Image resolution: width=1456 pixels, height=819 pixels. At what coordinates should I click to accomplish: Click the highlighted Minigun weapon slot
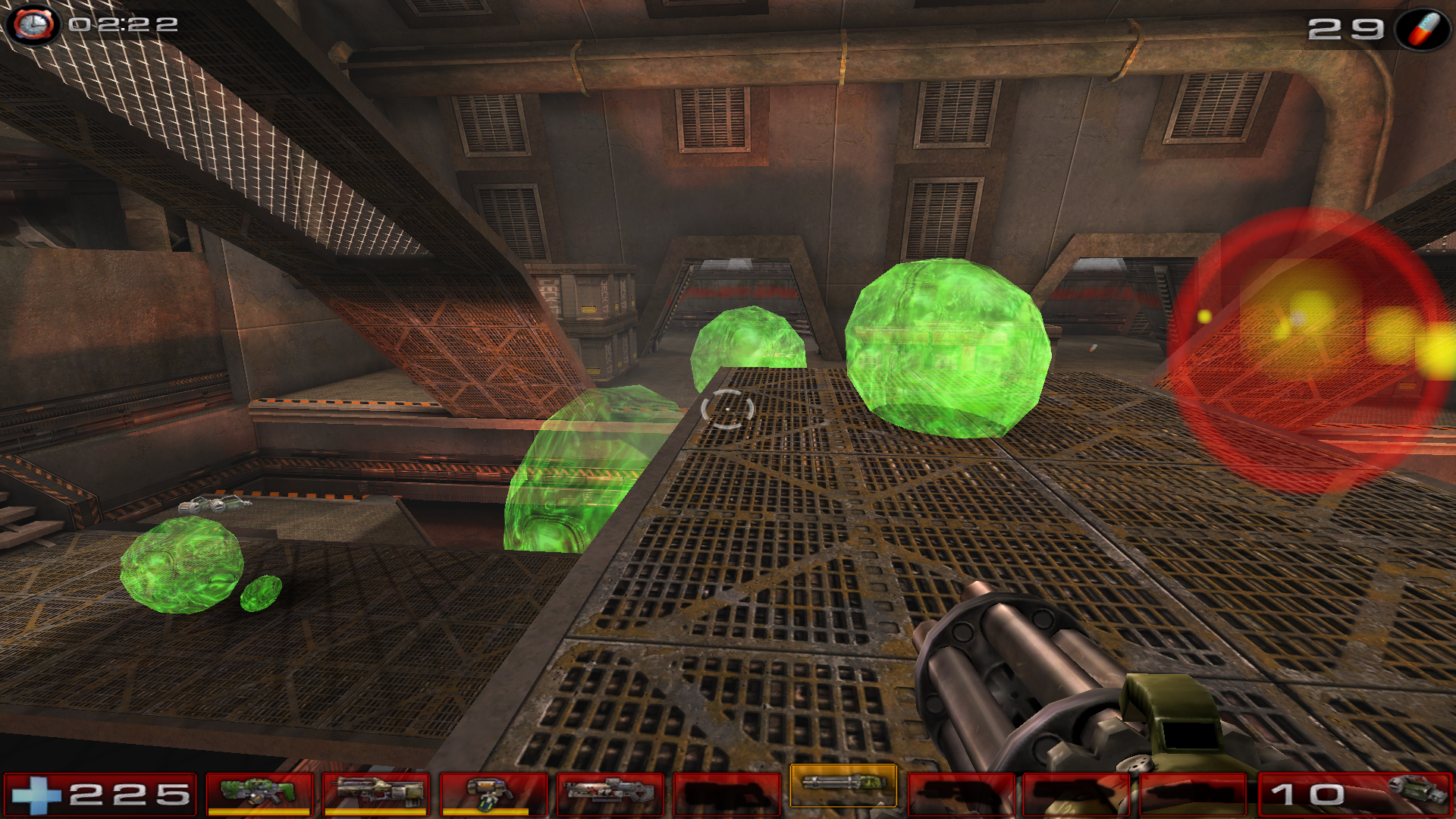coord(843,784)
